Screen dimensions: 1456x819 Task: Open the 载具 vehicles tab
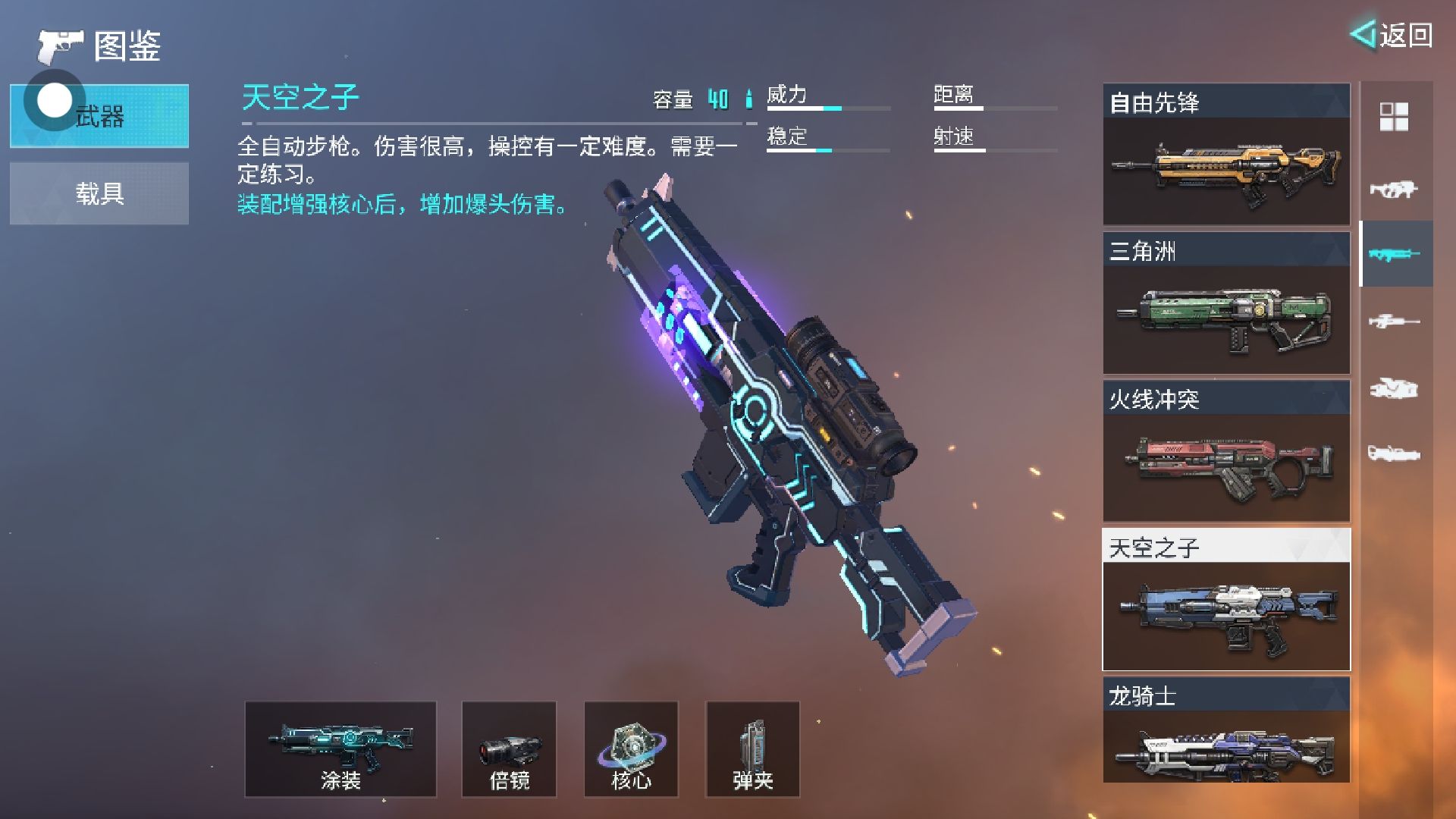coord(99,193)
